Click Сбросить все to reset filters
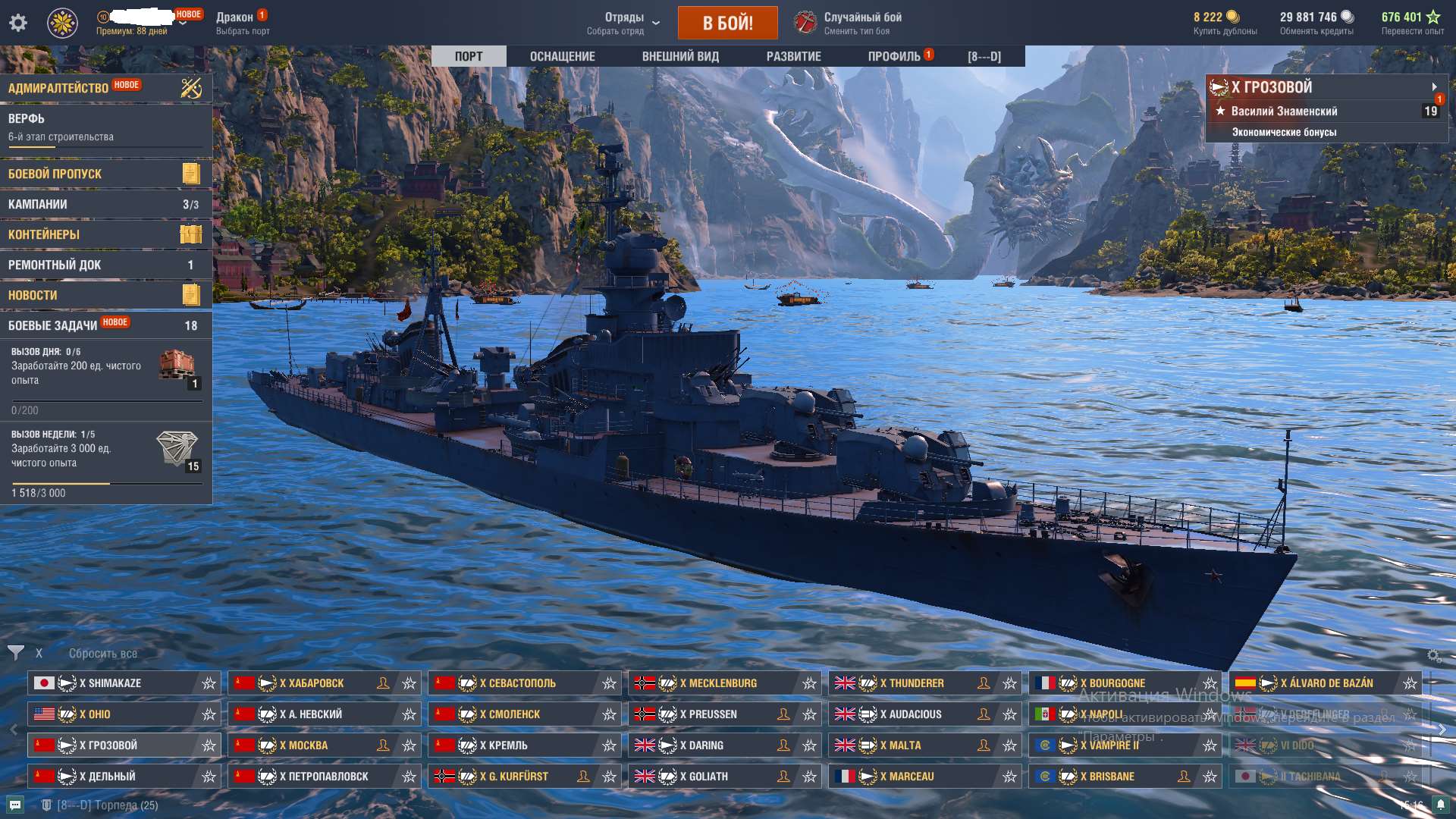The image size is (1456, 819). pyautogui.click(x=102, y=652)
